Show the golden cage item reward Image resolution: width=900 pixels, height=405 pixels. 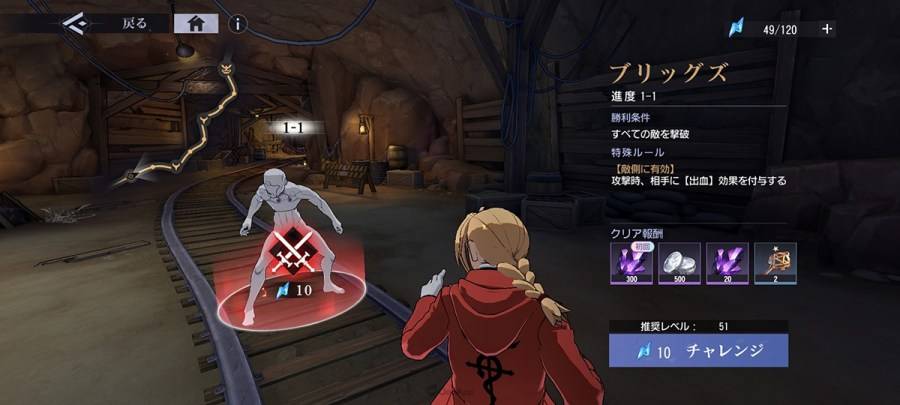coord(775,262)
